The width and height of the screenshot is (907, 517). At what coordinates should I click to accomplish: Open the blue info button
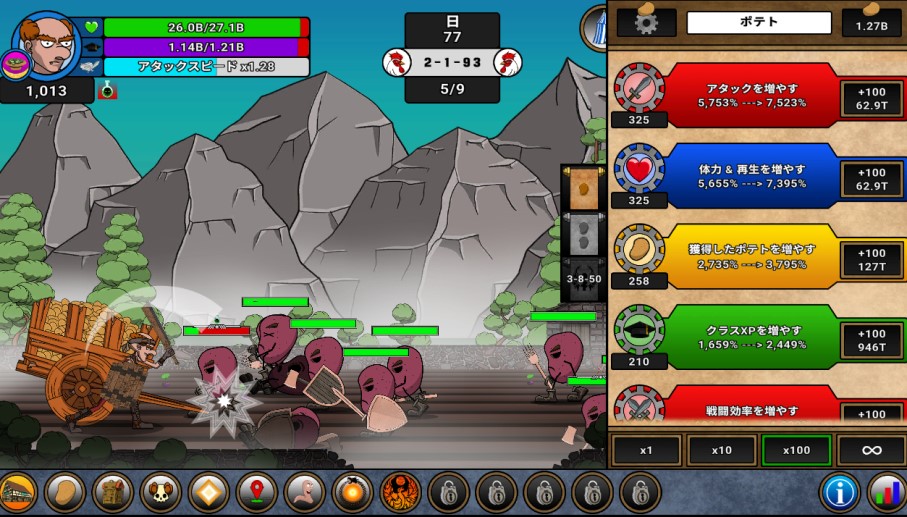point(840,492)
